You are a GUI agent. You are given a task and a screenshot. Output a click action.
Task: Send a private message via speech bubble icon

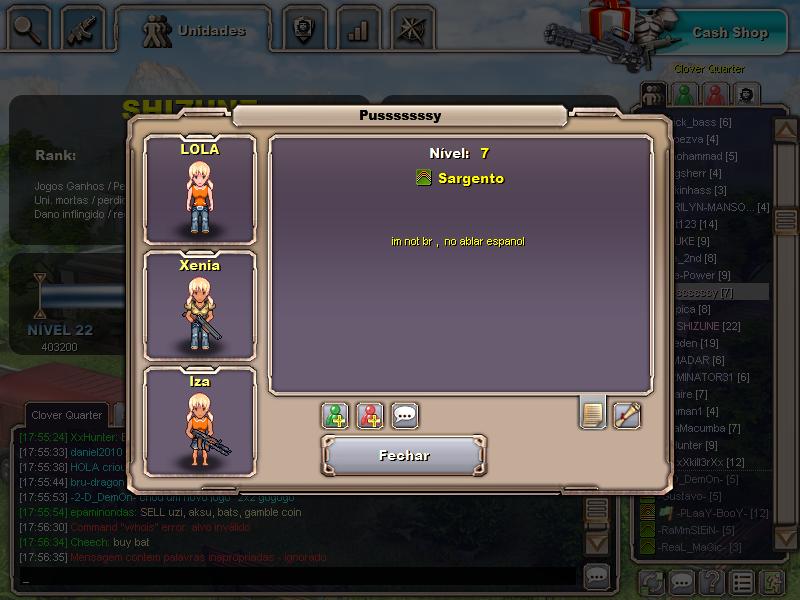tap(405, 416)
